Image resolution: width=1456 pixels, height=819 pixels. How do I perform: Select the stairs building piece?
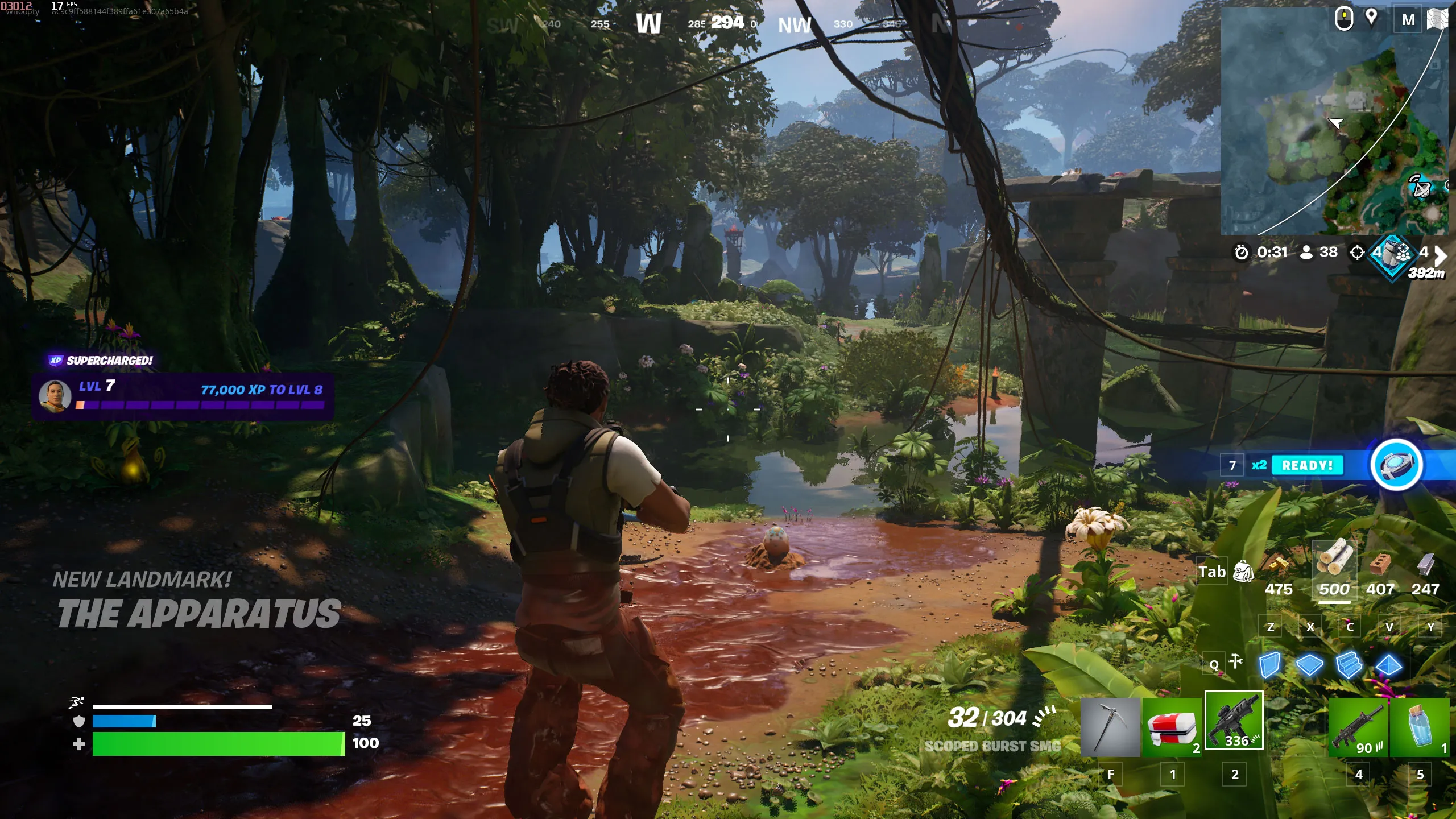click(1349, 664)
